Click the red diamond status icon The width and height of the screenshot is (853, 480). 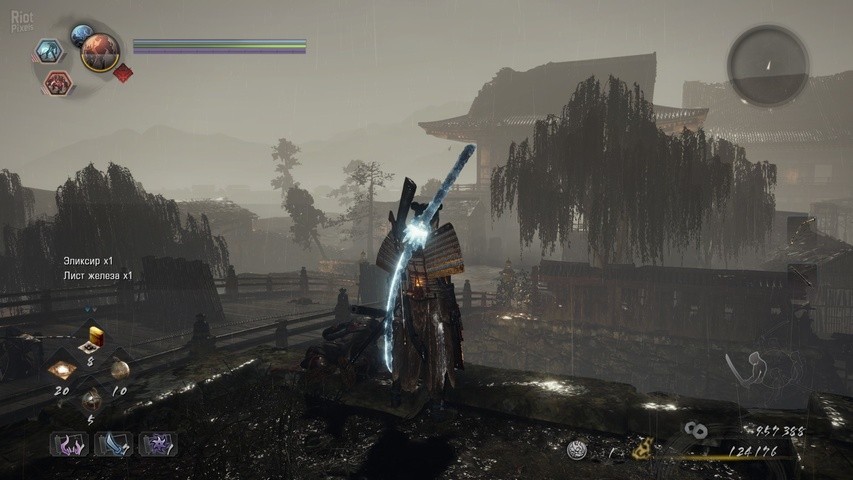pos(123,73)
